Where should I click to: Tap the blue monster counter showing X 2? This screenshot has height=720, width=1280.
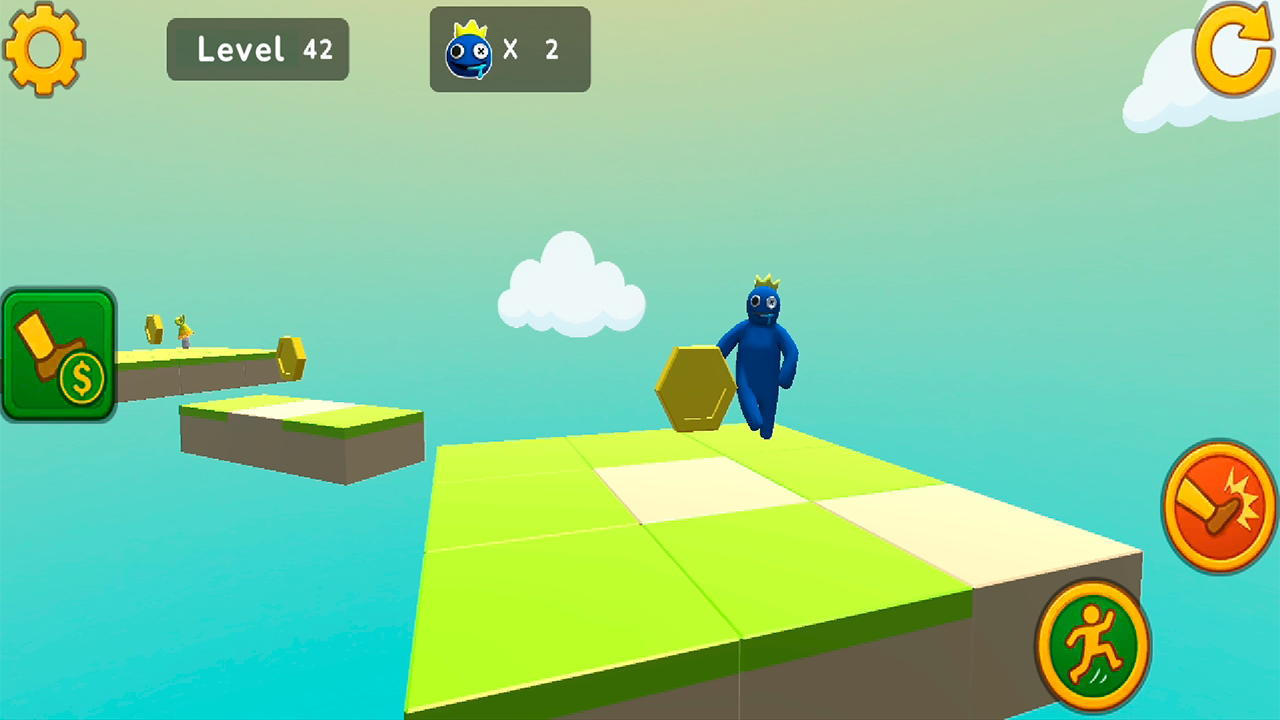point(510,49)
